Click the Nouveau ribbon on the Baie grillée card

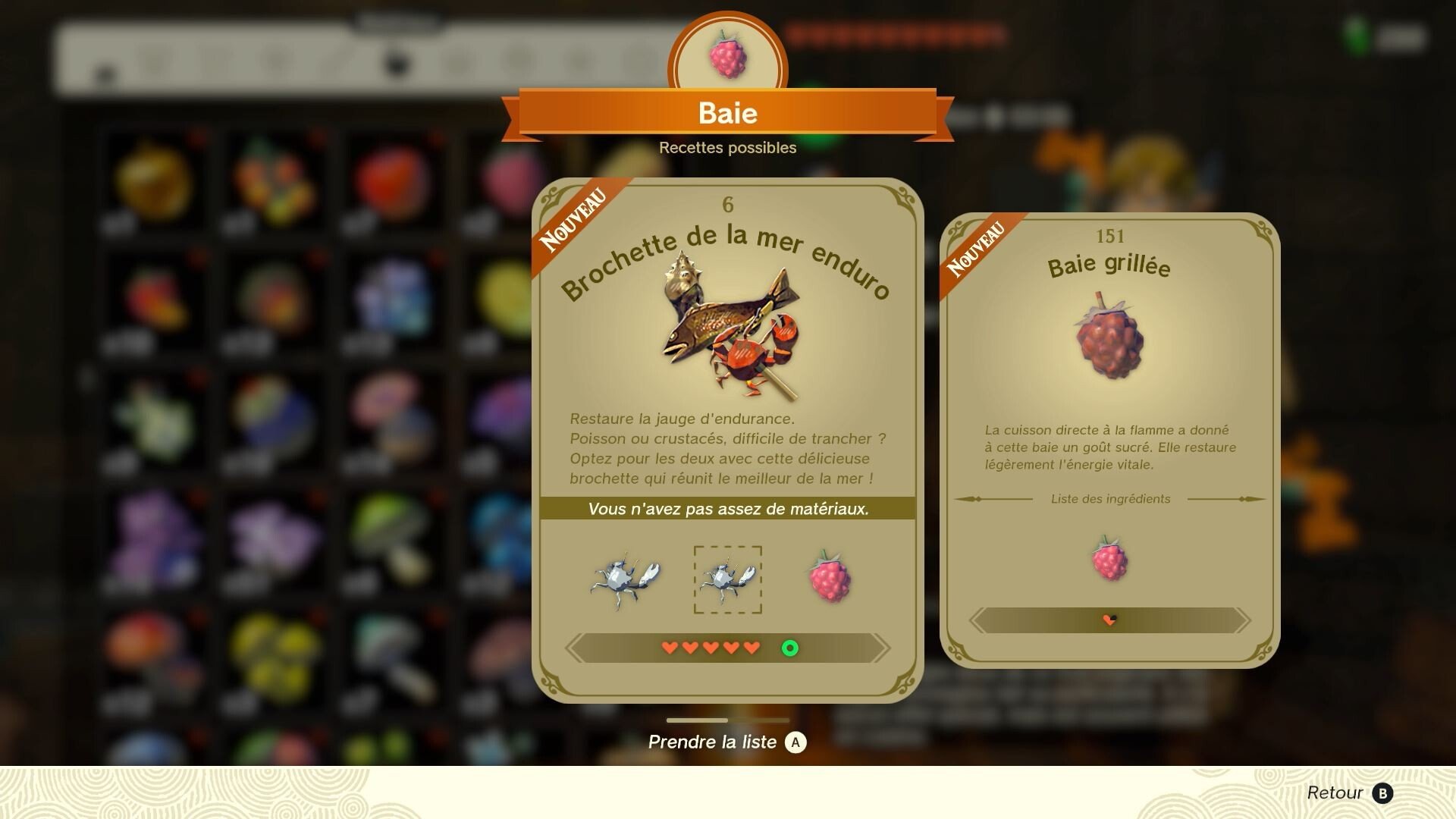click(x=978, y=250)
